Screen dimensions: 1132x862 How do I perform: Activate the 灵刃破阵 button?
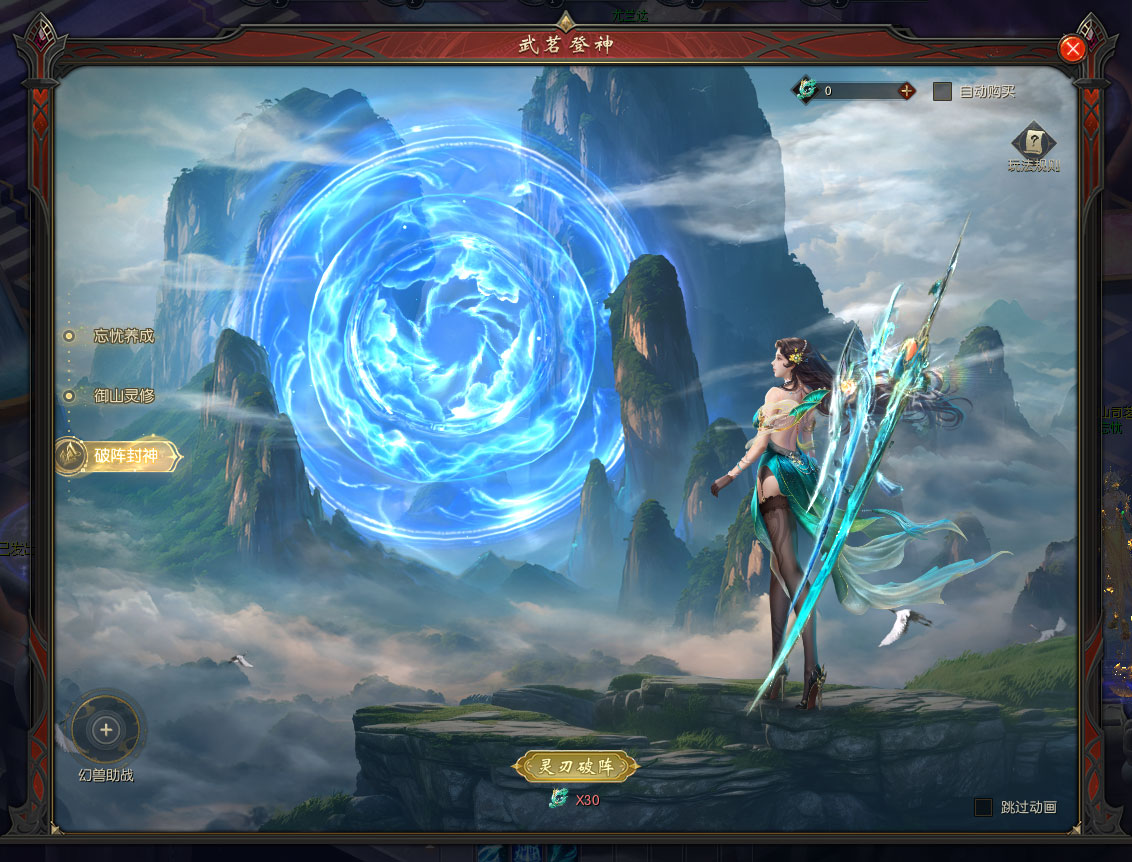coord(575,767)
